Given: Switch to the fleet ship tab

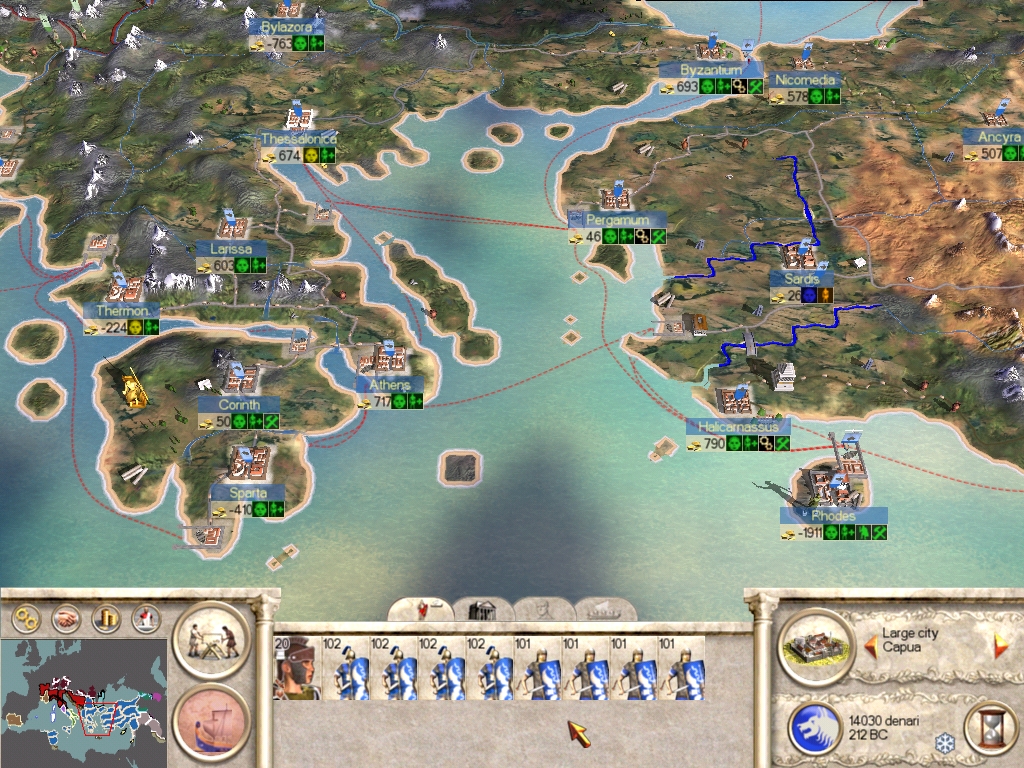Looking at the screenshot, I should pos(604,609).
